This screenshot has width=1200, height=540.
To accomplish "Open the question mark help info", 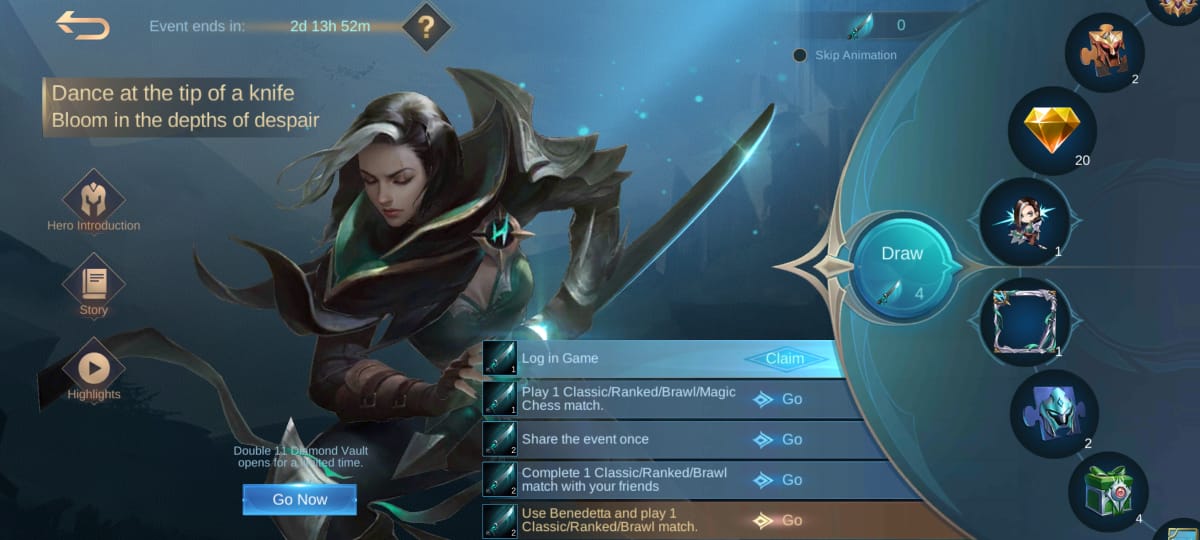I will (x=427, y=27).
